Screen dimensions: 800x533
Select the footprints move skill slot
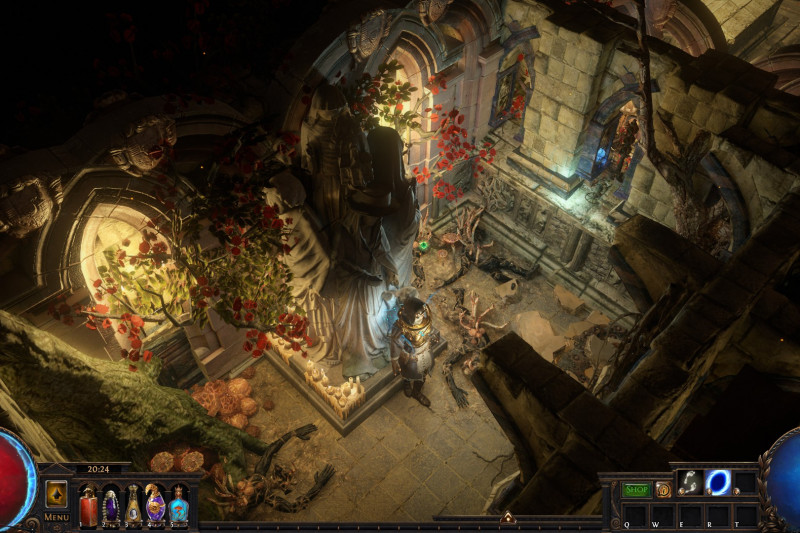(690, 482)
